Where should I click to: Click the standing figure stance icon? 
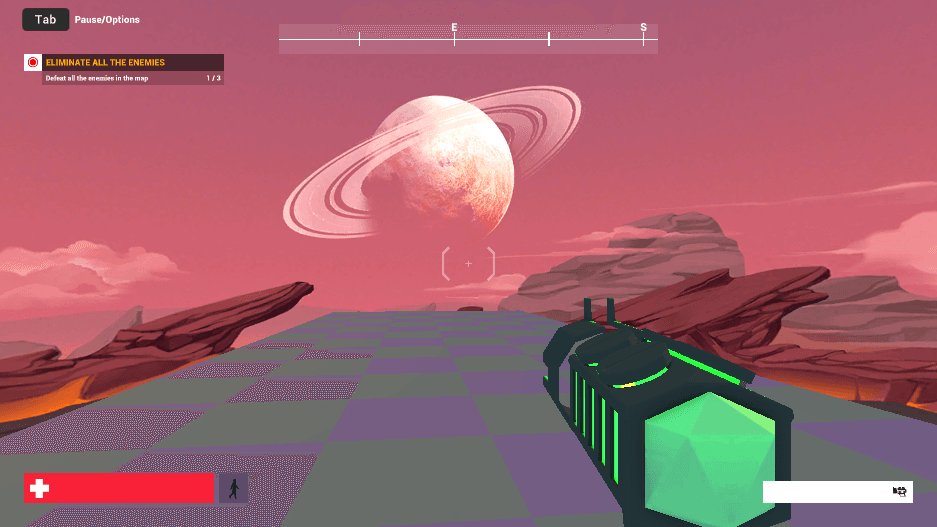[x=233, y=488]
